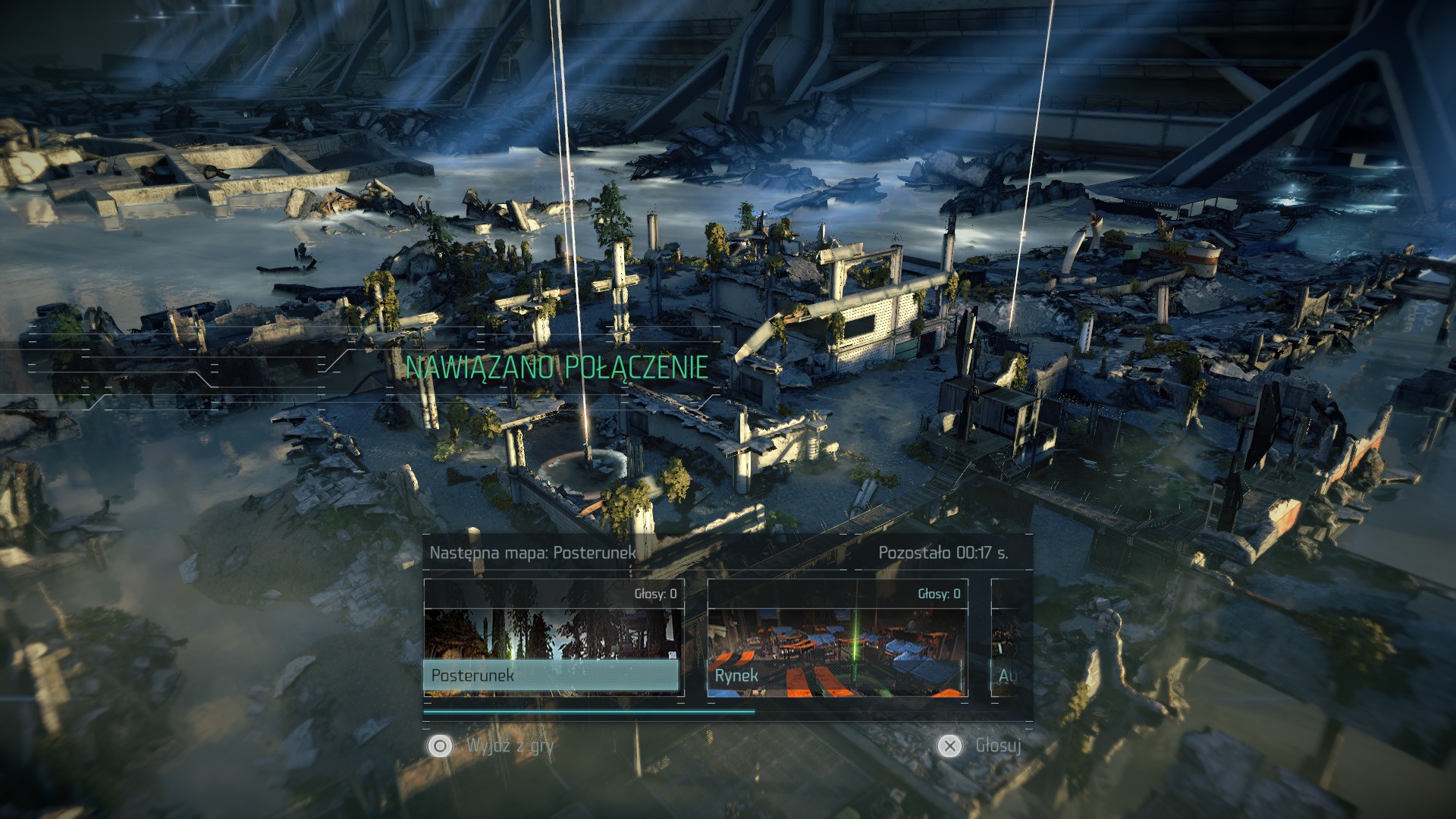1456x819 pixels.
Task: Vote for the Posterunek map
Action: pos(553,639)
